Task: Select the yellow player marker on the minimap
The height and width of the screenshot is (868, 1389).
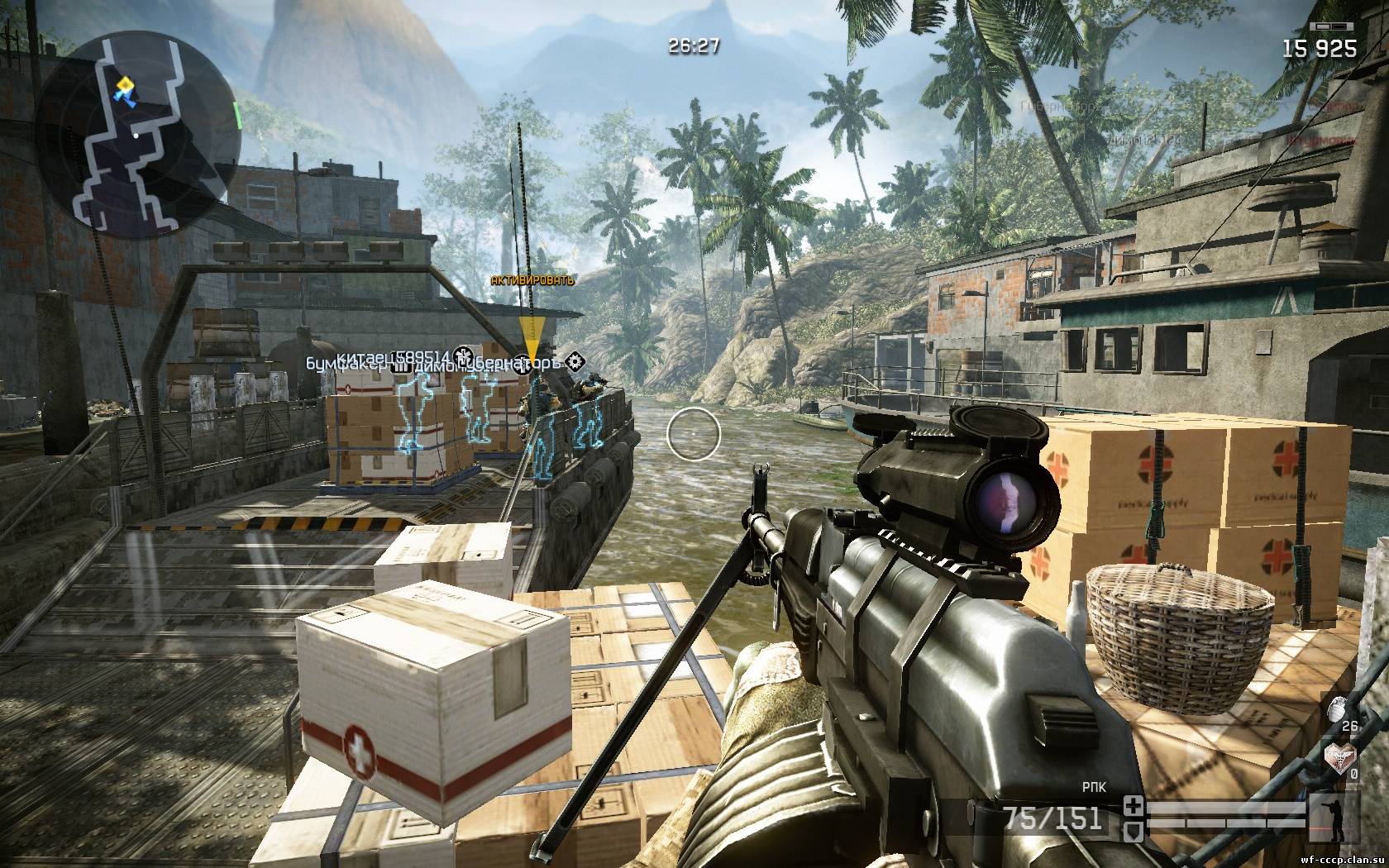Action: click(x=126, y=89)
